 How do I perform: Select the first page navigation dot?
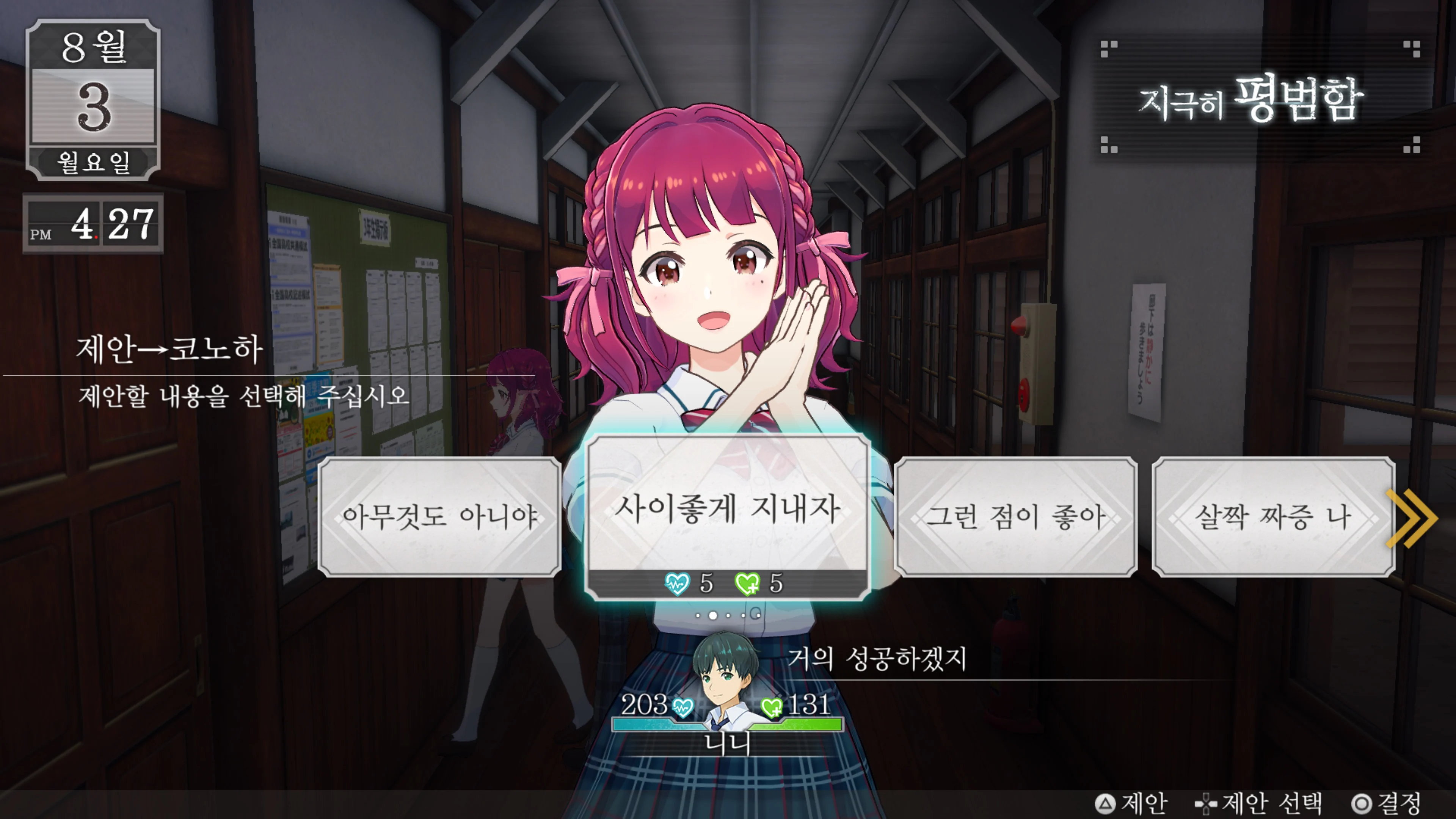pos(698,616)
